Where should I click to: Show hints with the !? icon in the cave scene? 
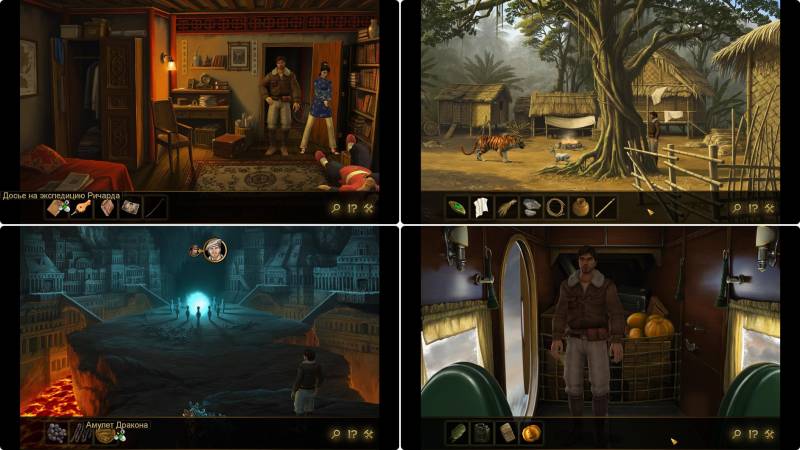tap(352, 434)
